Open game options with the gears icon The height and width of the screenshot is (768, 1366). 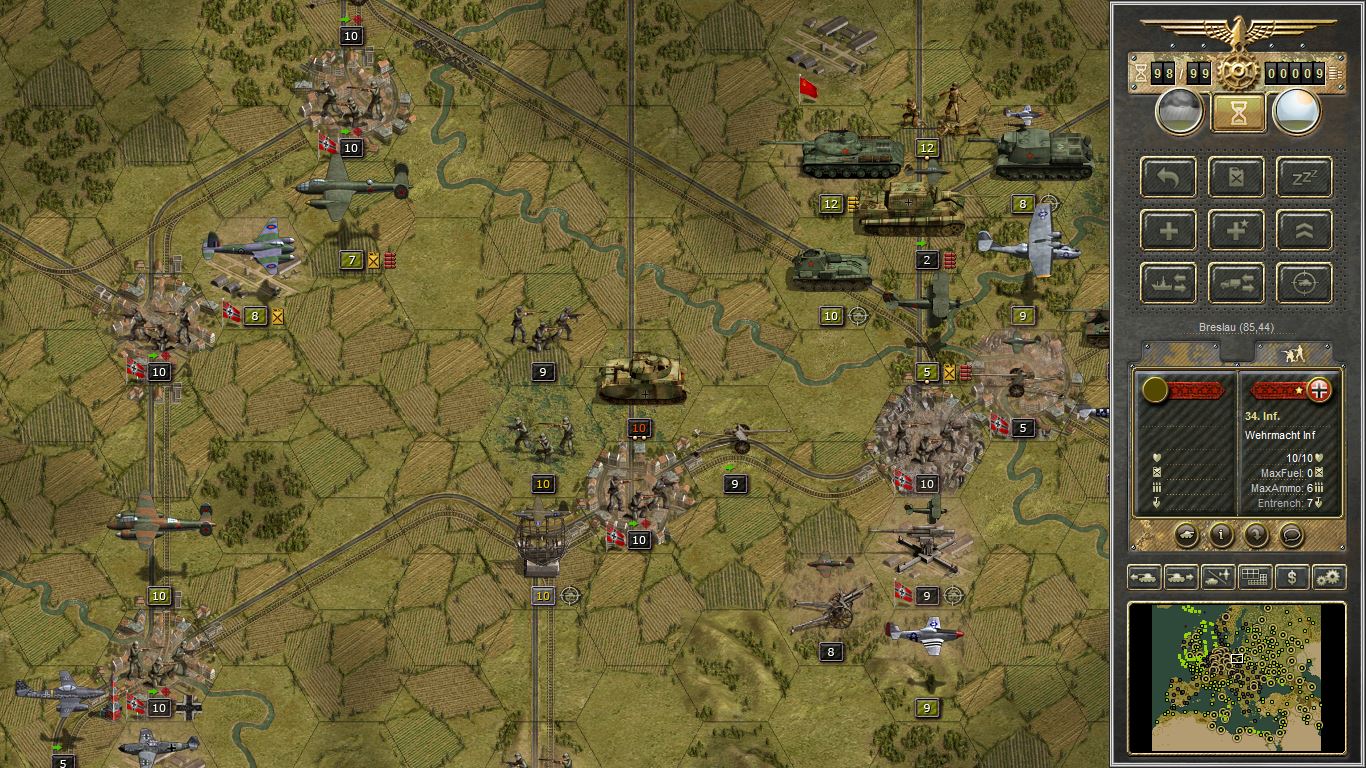1328,577
